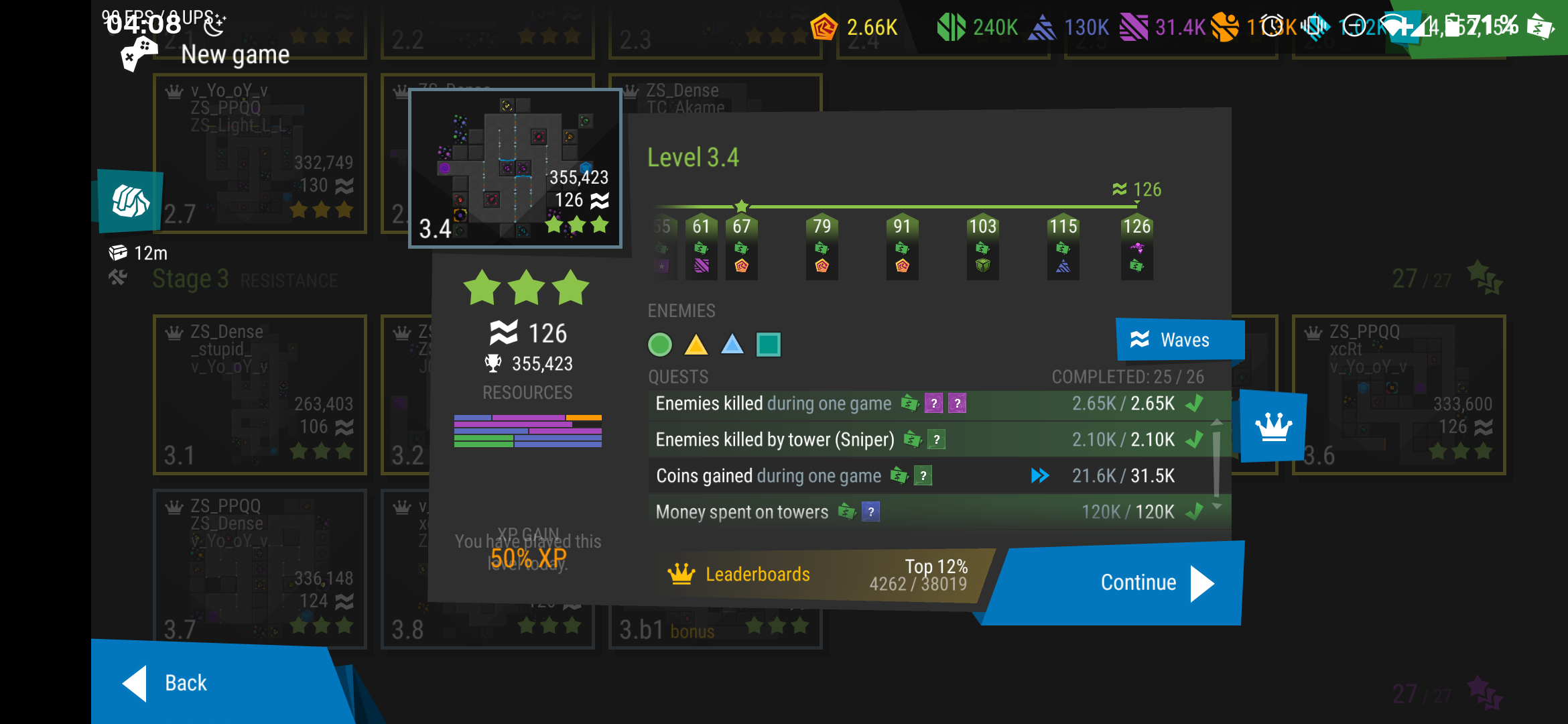Click the blue crown button
The height and width of the screenshot is (724, 1568).
click(x=1272, y=426)
